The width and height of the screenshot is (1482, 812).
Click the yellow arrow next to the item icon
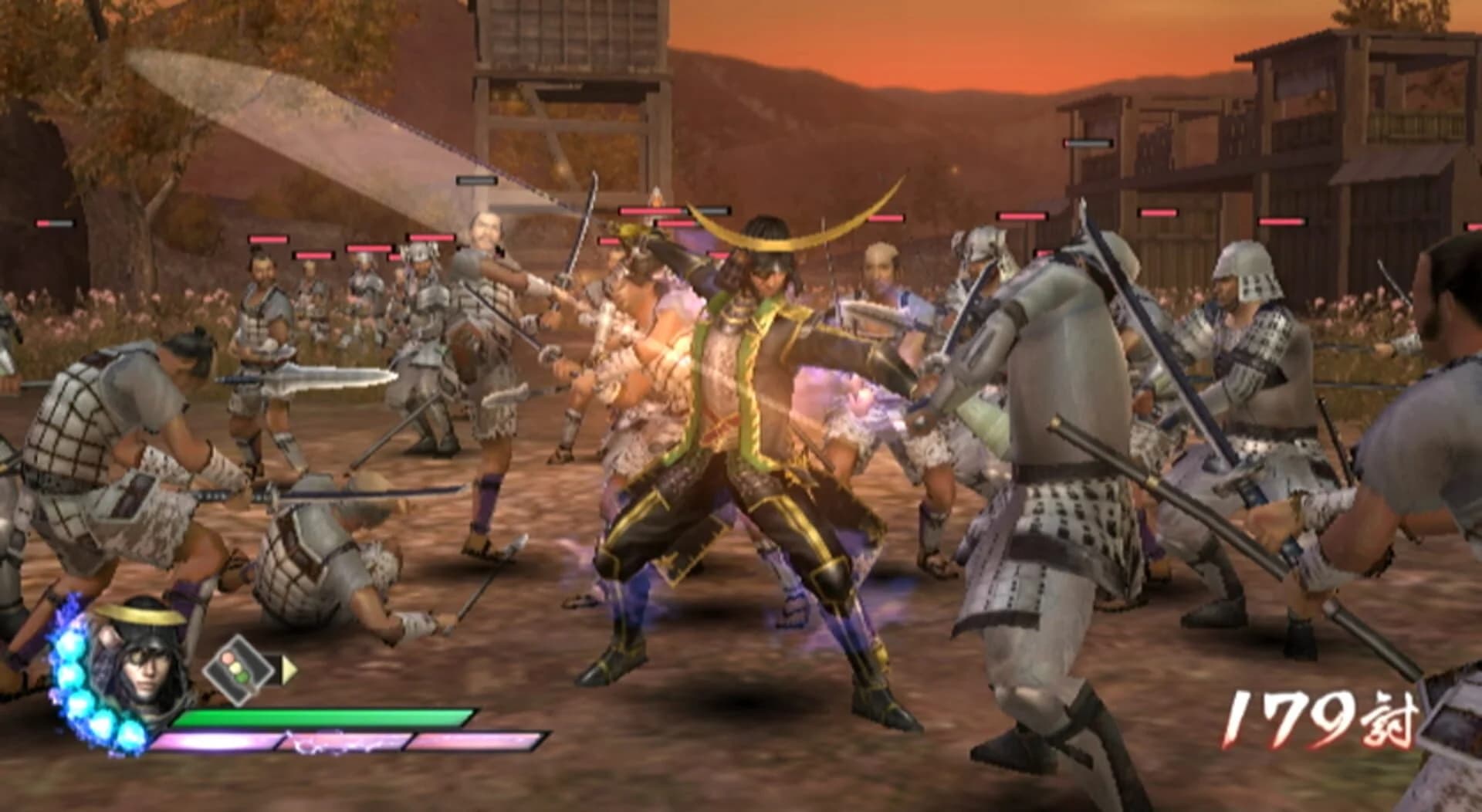click(x=289, y=672)
